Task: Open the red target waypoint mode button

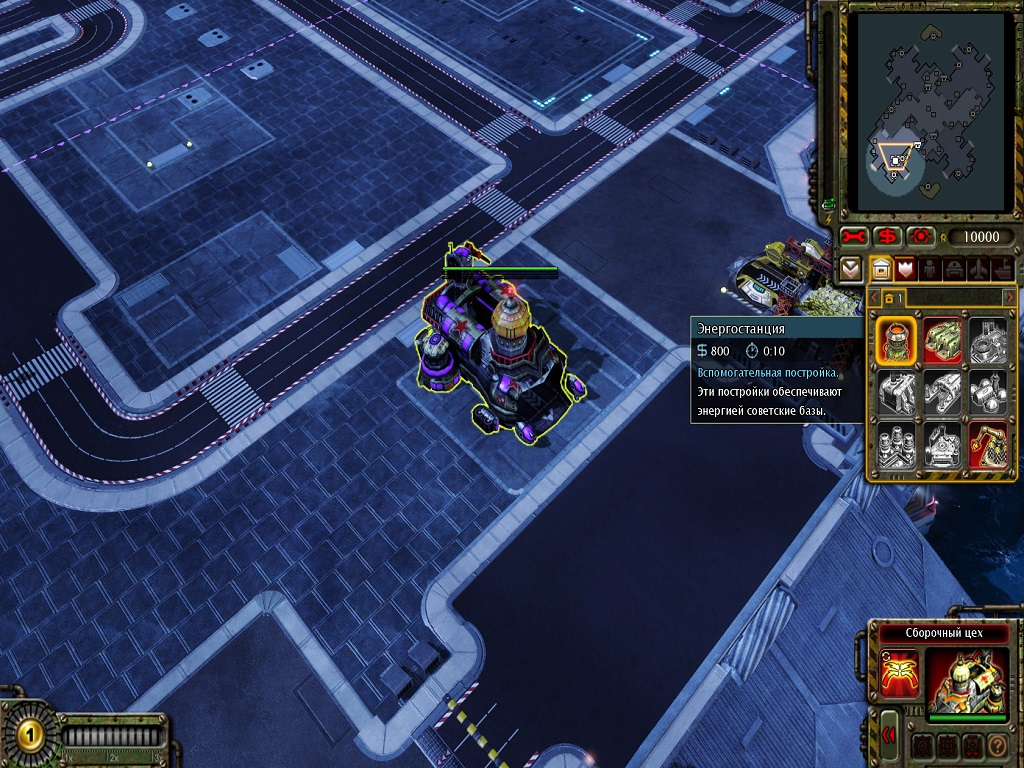Action: click(x=919, y=237)
